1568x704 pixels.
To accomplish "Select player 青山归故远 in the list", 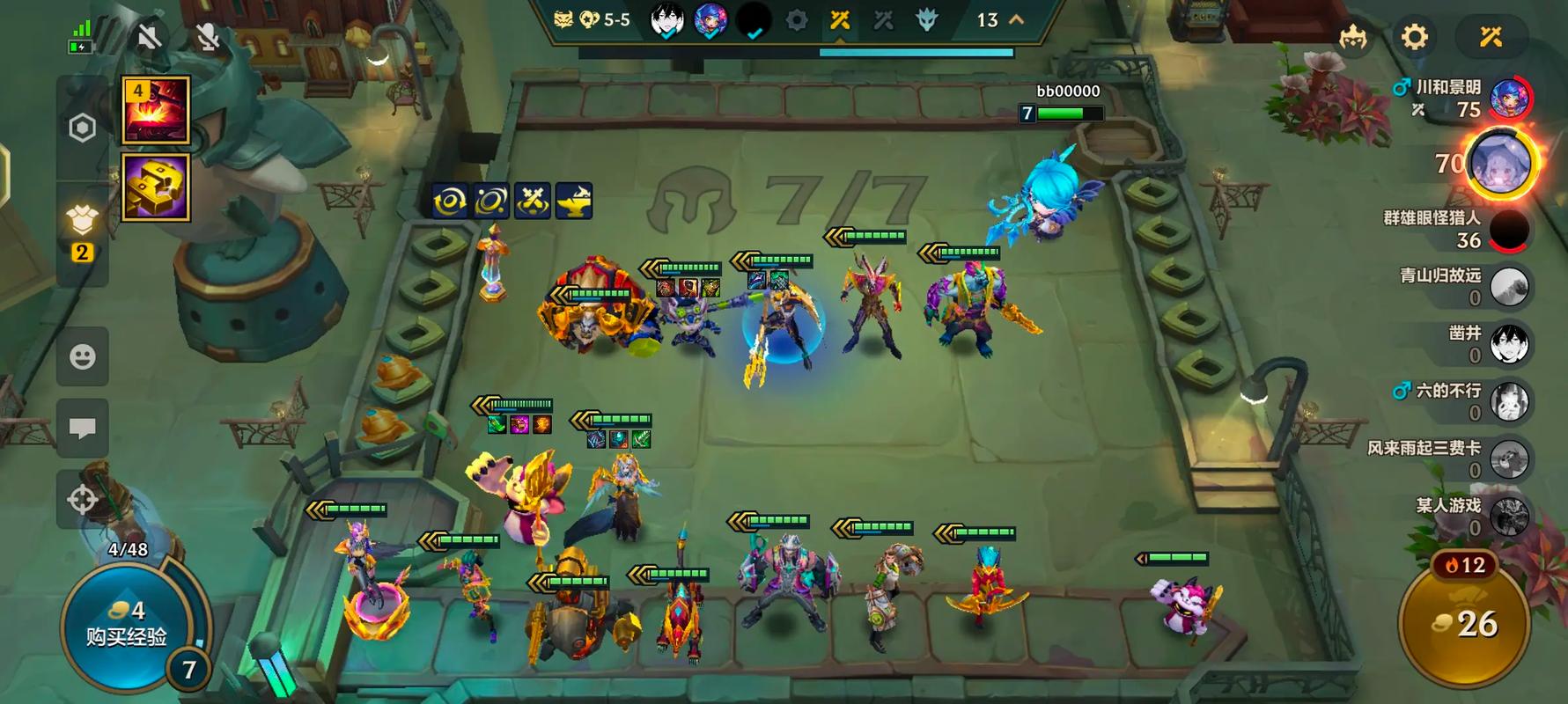I will click(x=1509, y=287).
